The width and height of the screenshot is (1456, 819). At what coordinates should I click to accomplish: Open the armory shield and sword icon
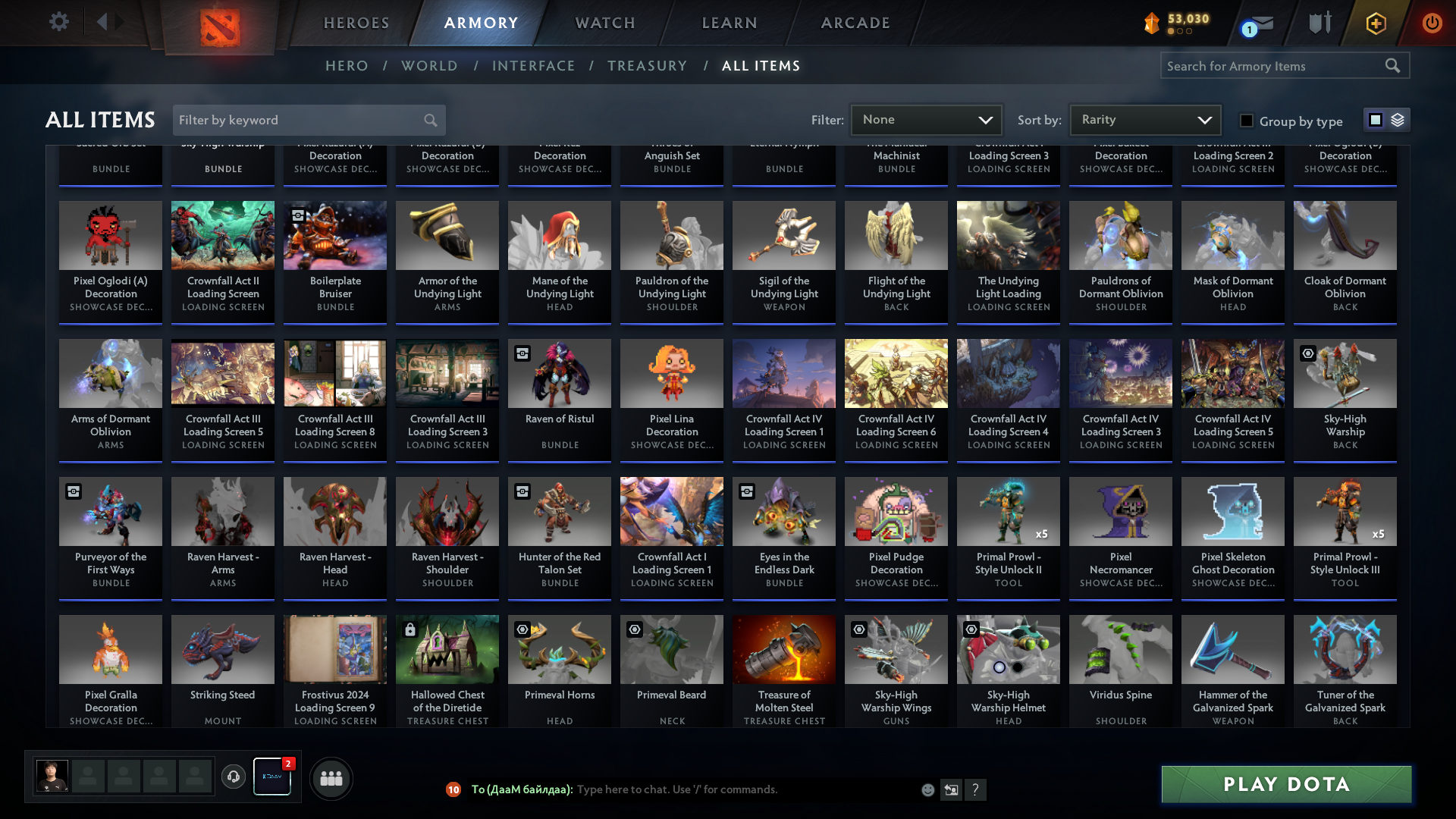(1319, 23)
